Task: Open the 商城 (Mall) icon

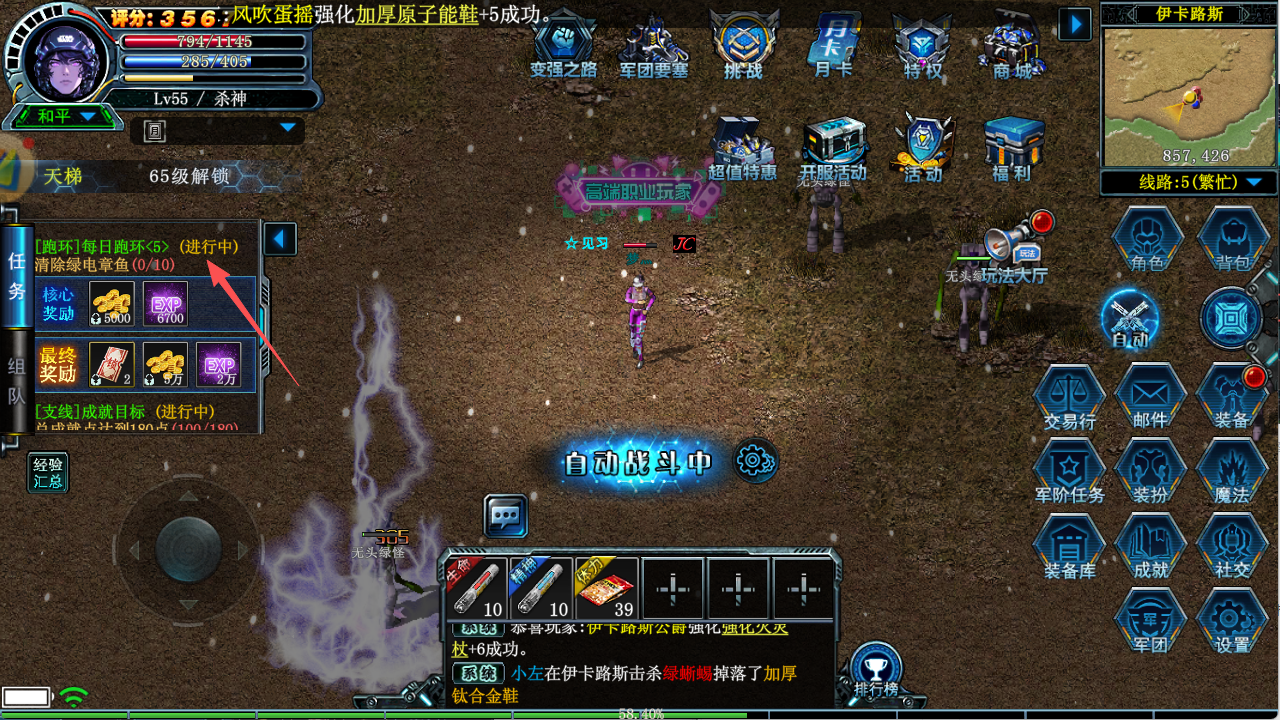Action: click(x=1013, y=45)
